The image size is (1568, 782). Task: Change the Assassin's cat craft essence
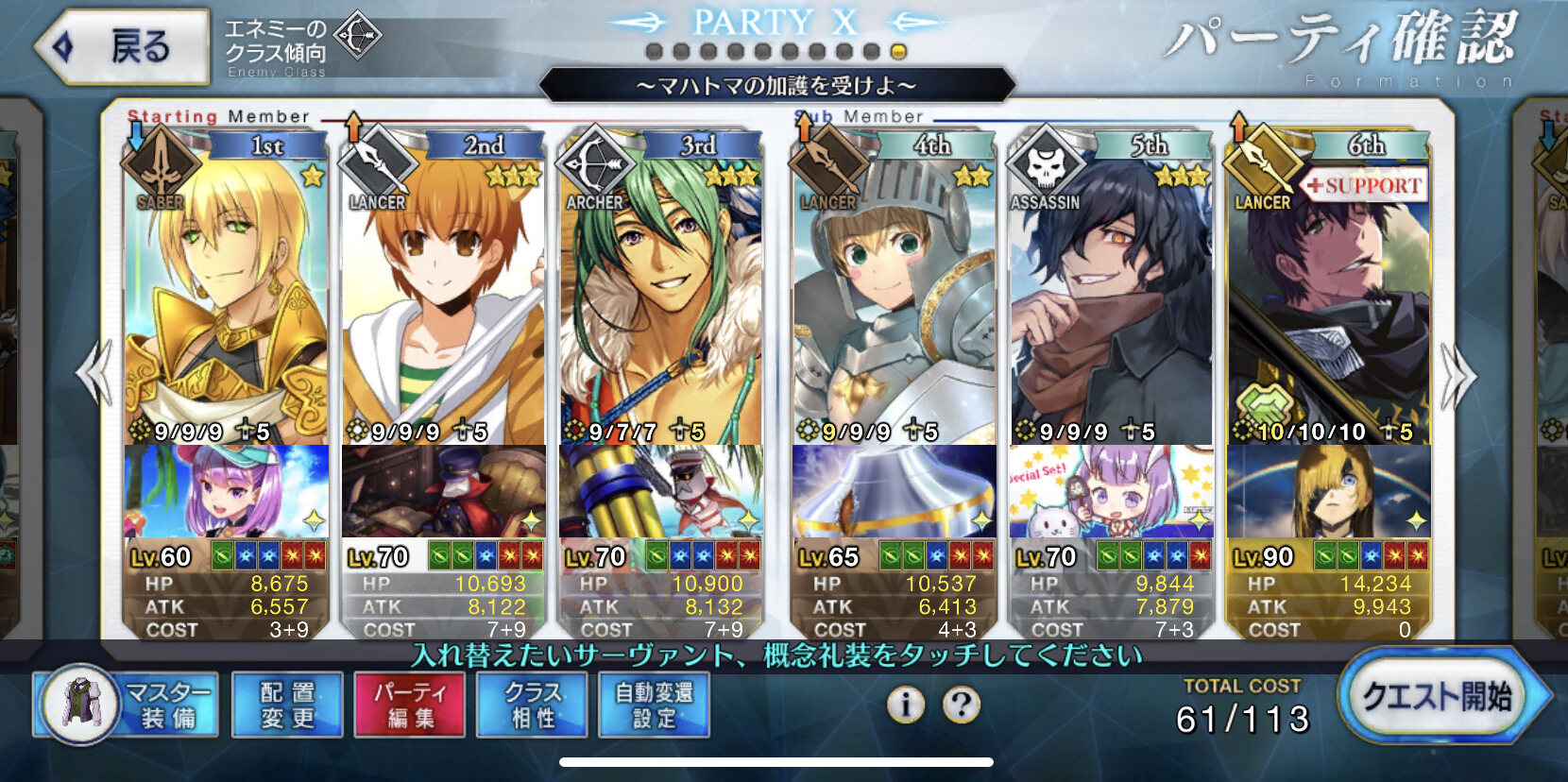pos(1111,491)
